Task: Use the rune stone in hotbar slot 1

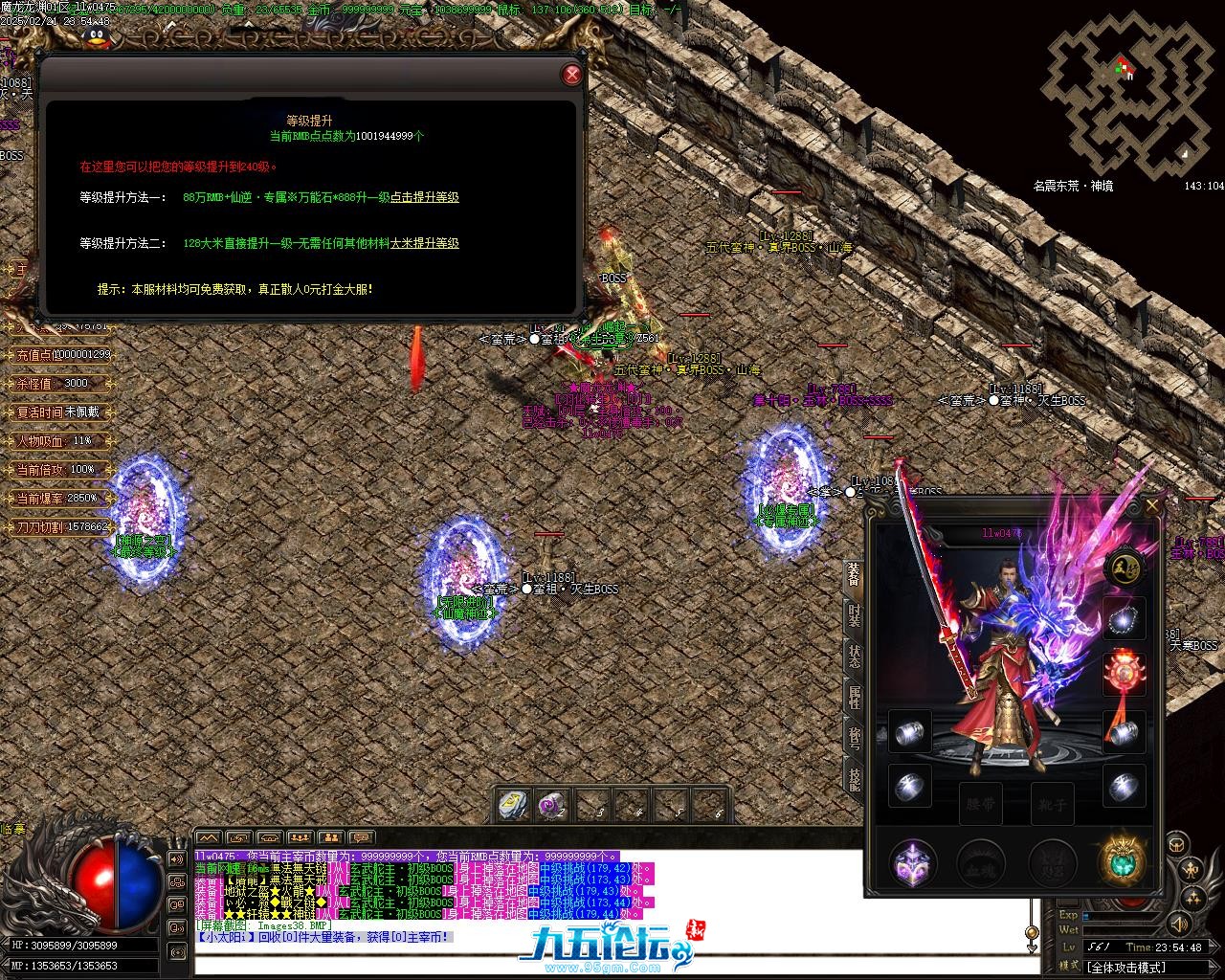Action: click(x=514, y=805)
